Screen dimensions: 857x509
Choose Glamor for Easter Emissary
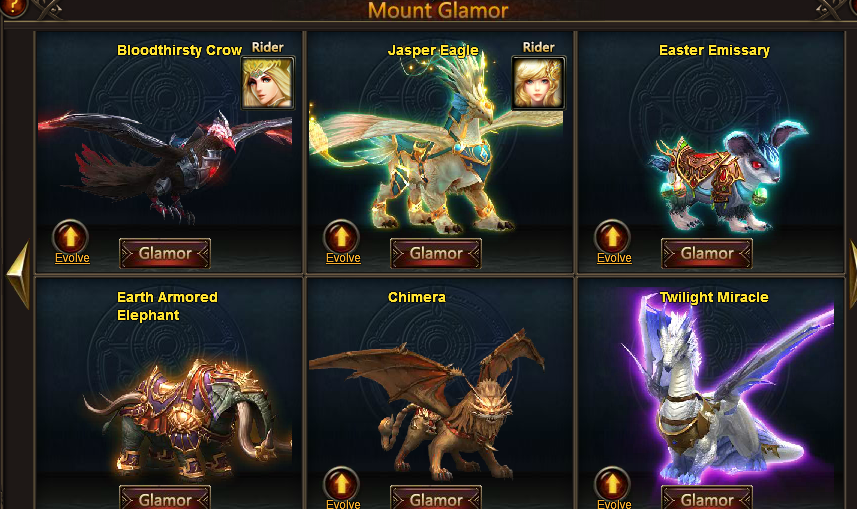pyautogui.click(x=707, y=254)
